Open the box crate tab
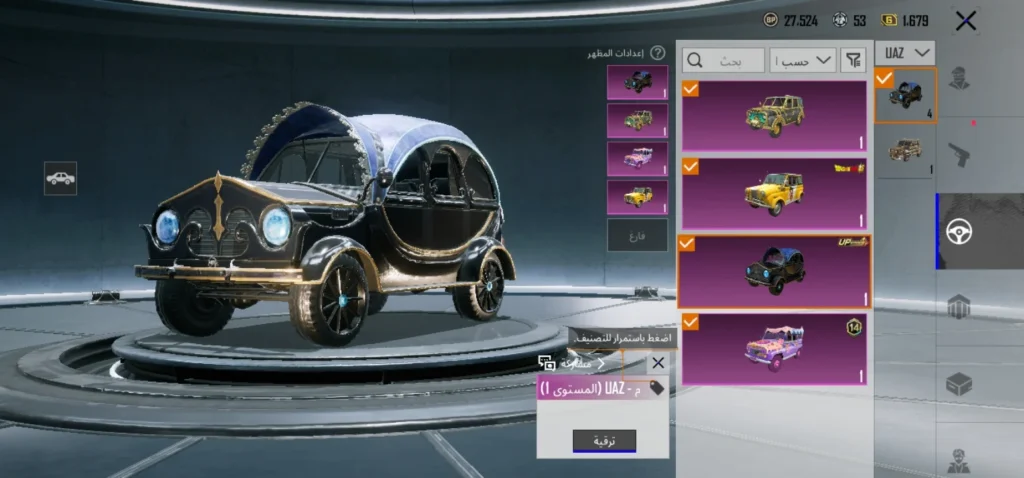The width and height of the screenshot is (1024, 478). 959,384
